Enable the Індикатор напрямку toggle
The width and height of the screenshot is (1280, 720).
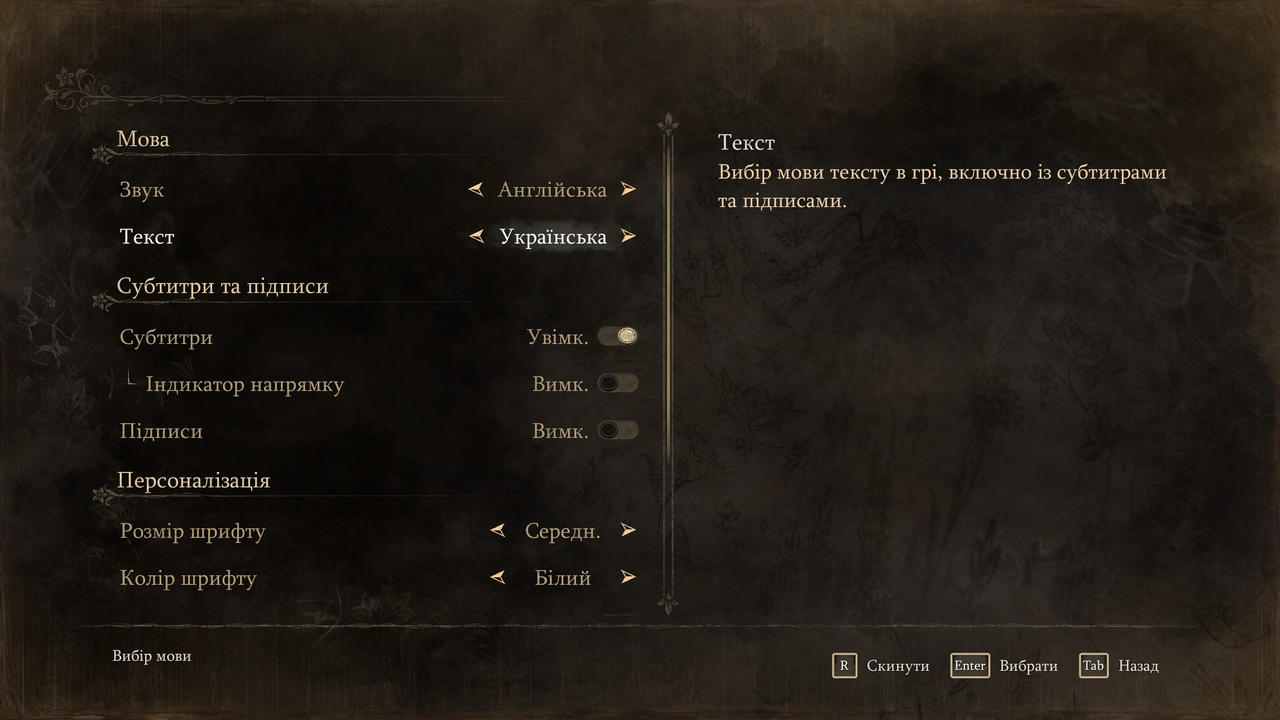[618, 383]
